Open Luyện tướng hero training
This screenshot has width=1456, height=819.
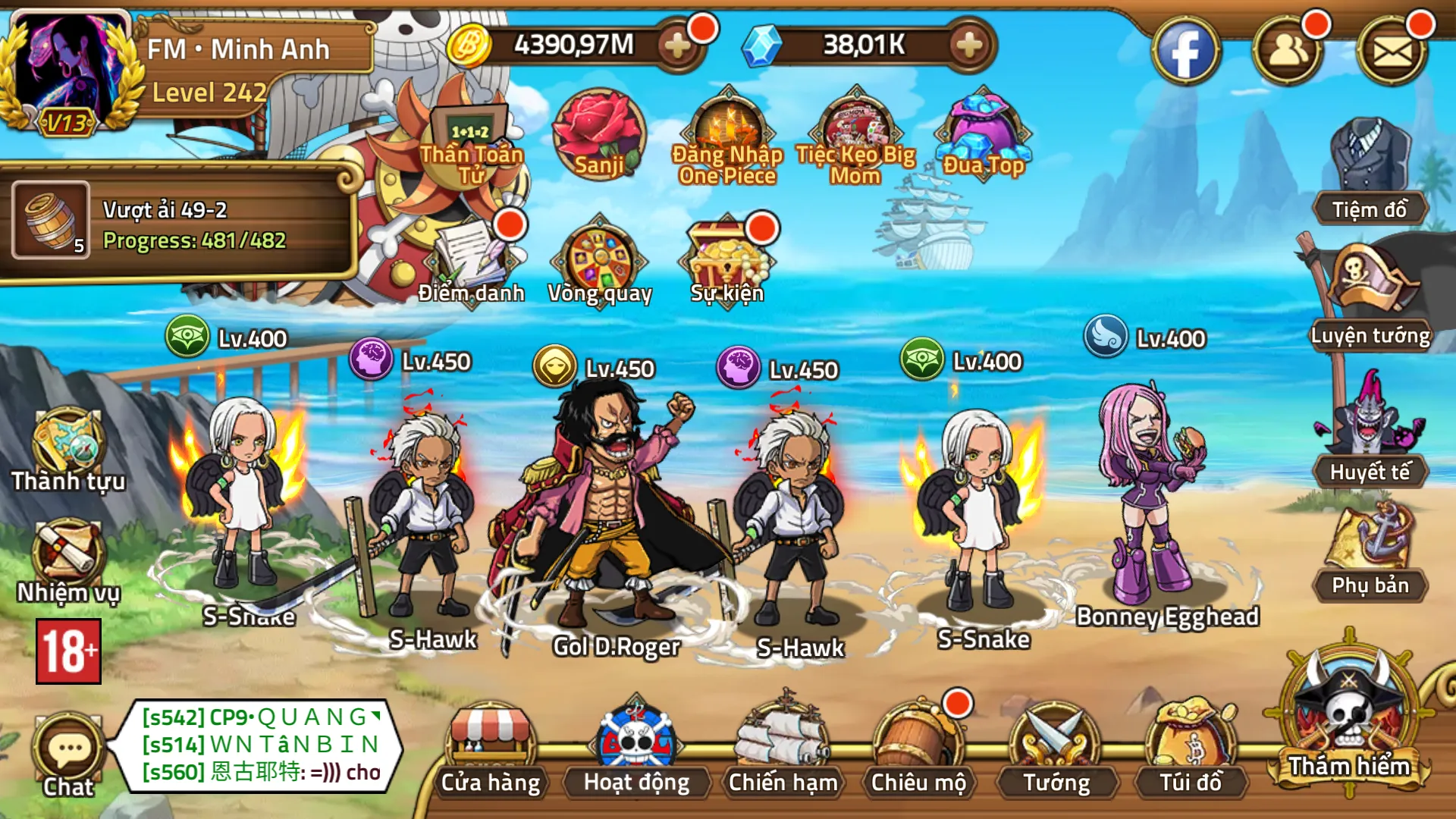tap(1370, 300)
